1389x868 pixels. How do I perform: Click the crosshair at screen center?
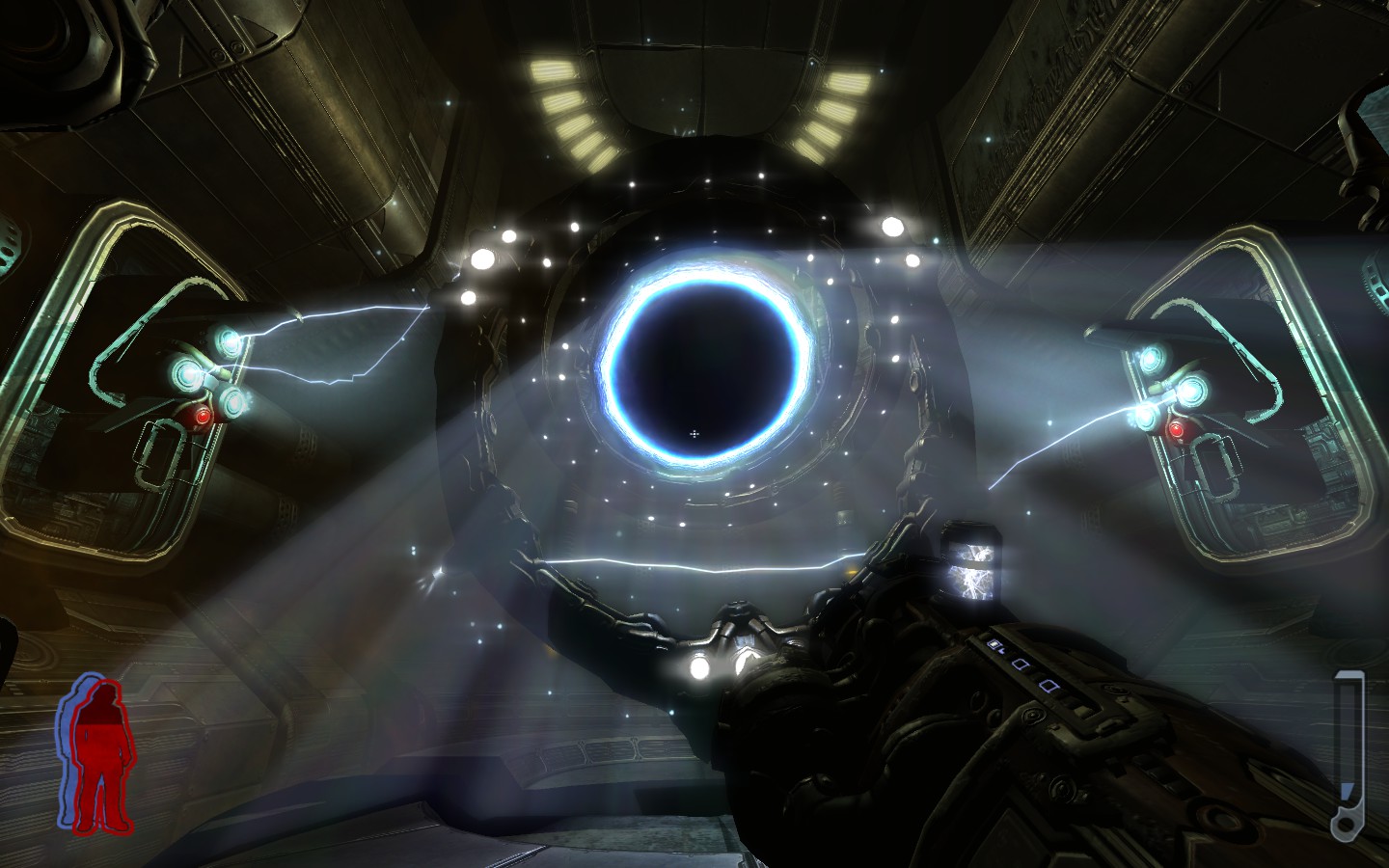tap(693, 434)
